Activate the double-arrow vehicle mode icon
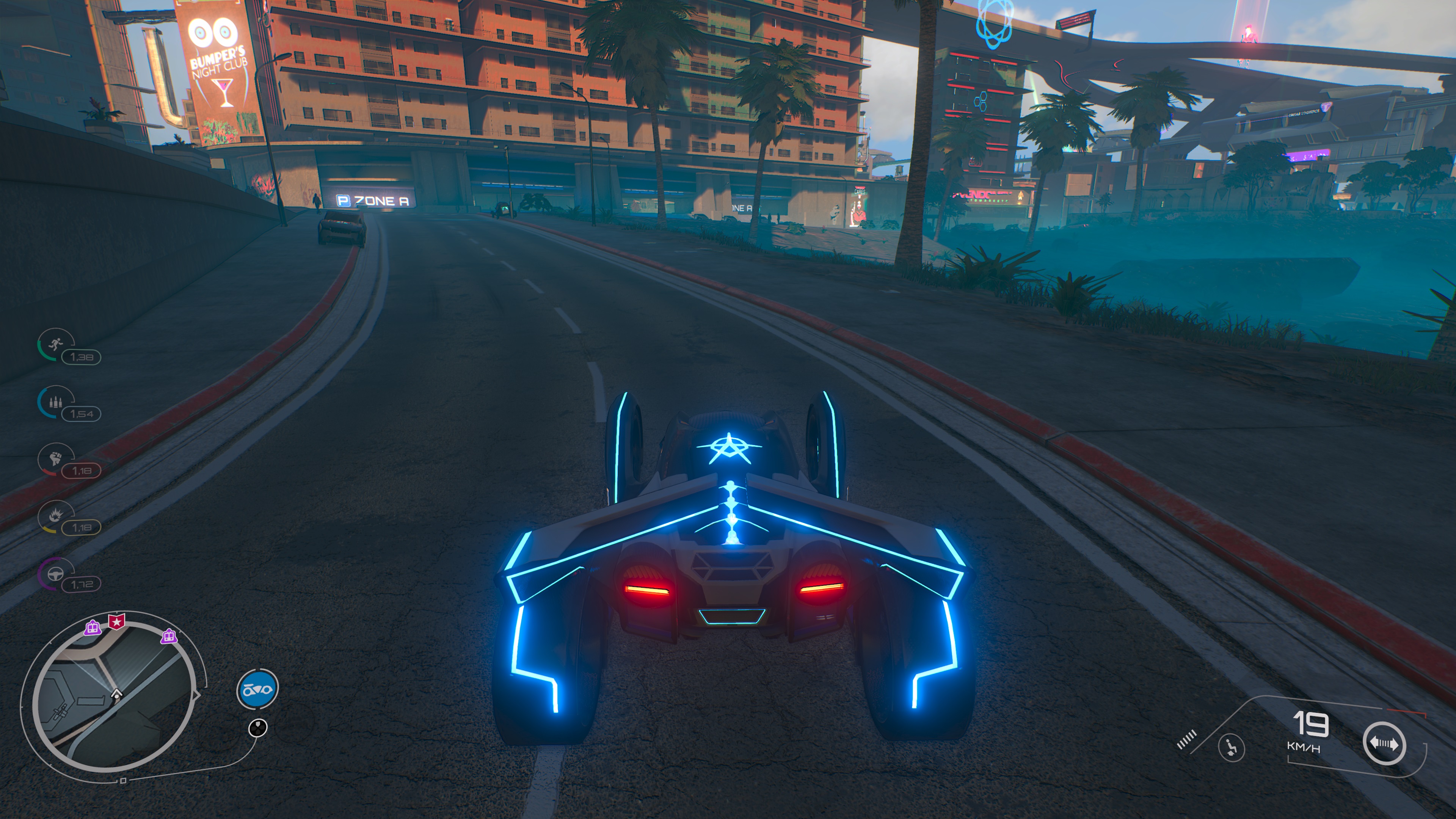The image size is (1456, 819). point(1383,743)
